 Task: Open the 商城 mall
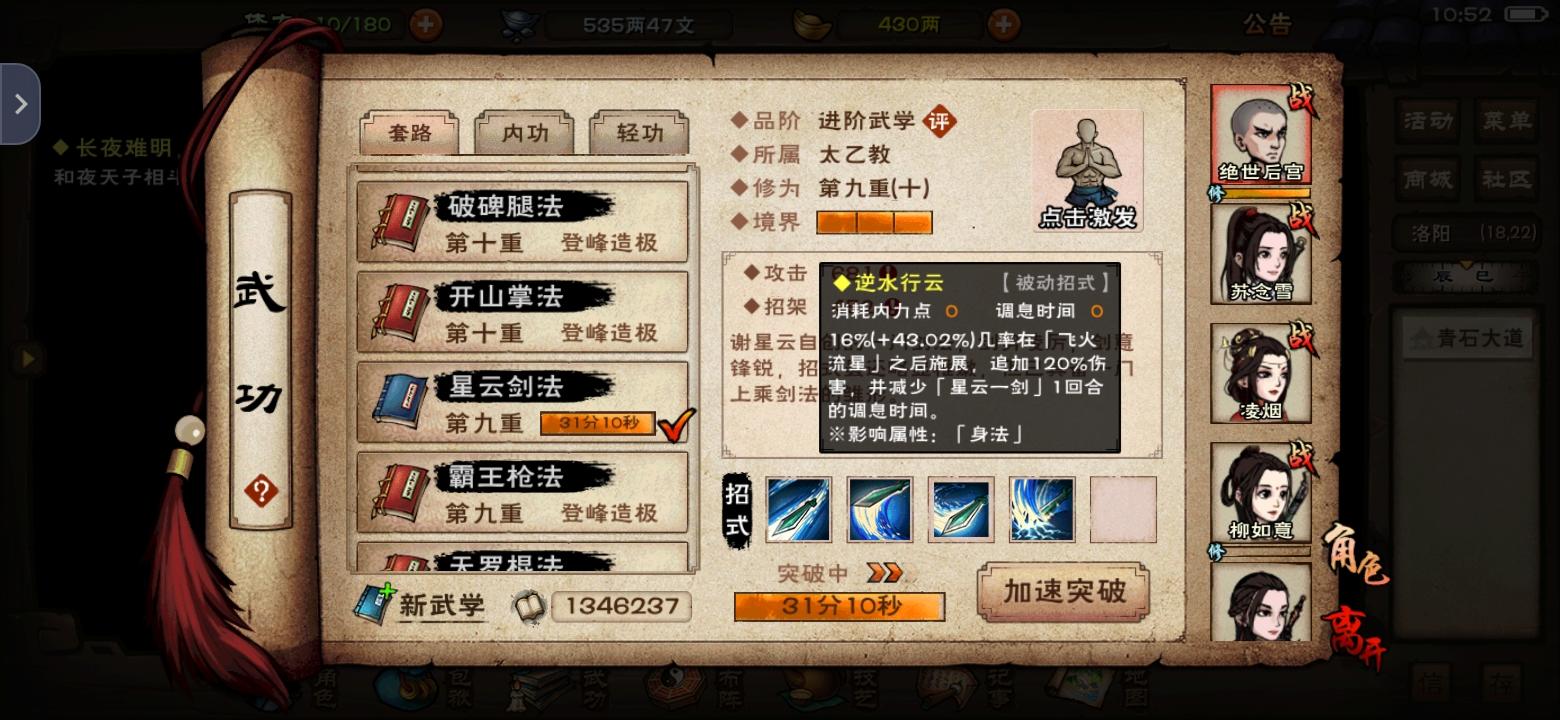[x=1428, y=181]
